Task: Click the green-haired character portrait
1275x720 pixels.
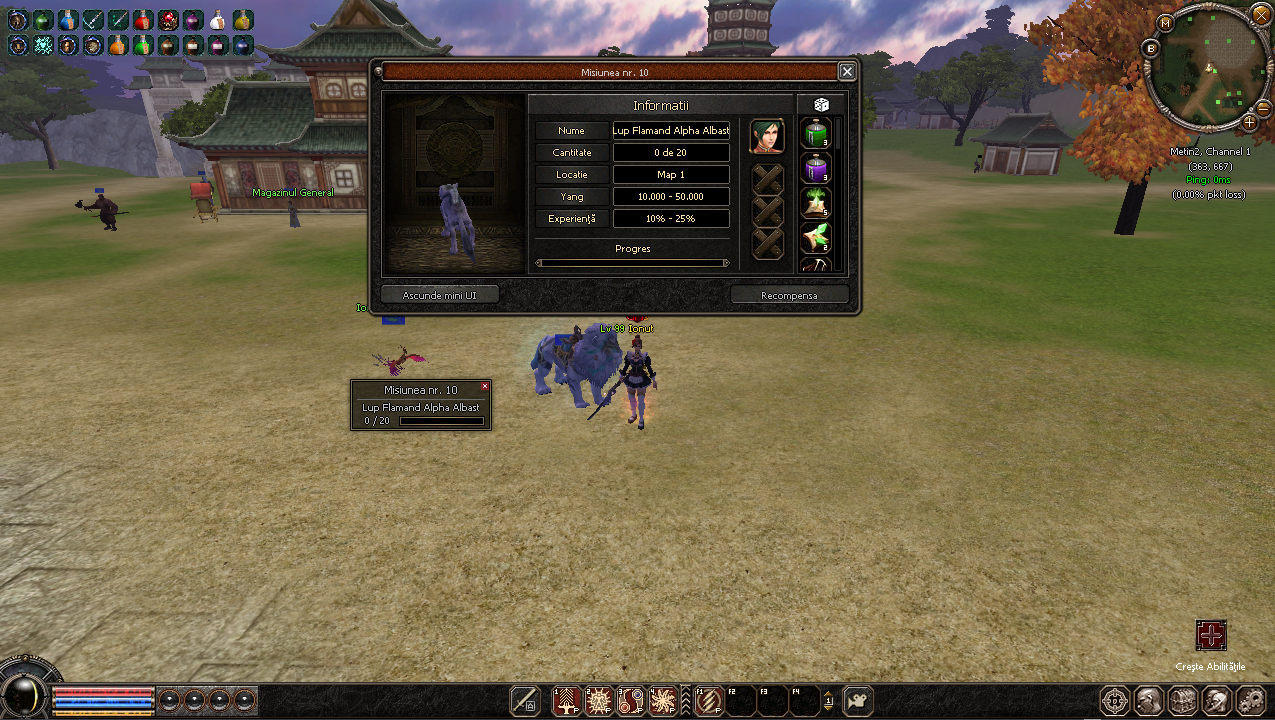Action: [x=767, y=135]
